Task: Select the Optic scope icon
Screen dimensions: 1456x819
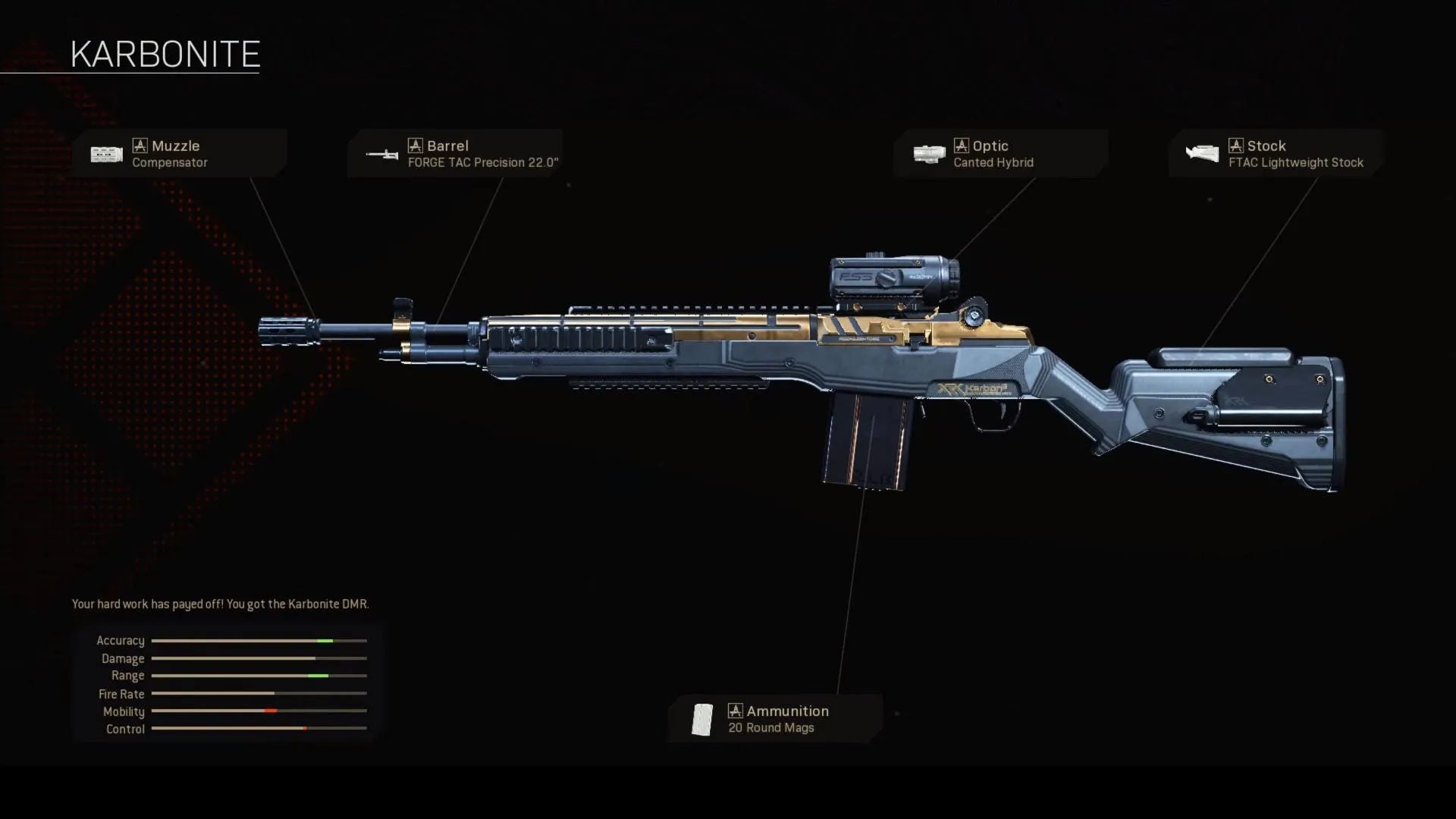Action: coord(930,154)
